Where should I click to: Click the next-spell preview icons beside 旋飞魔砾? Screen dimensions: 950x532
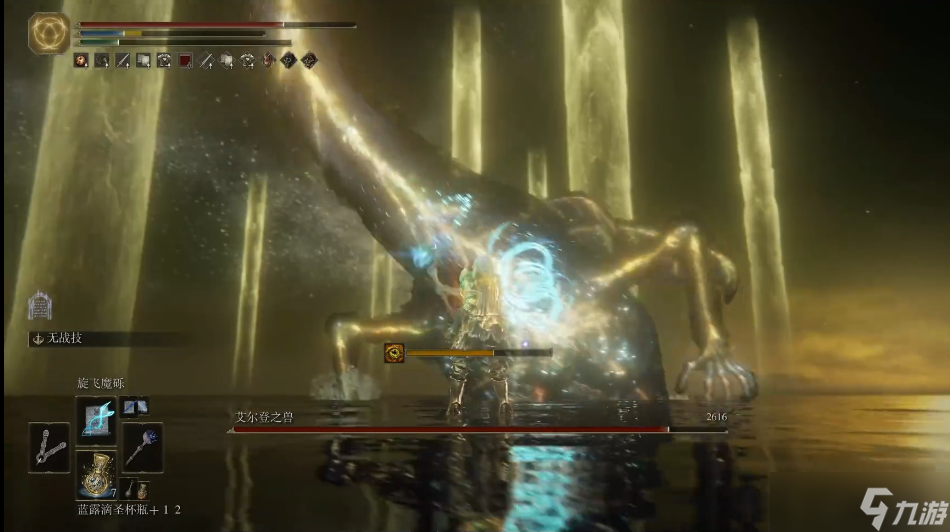[x=134, y=406]
